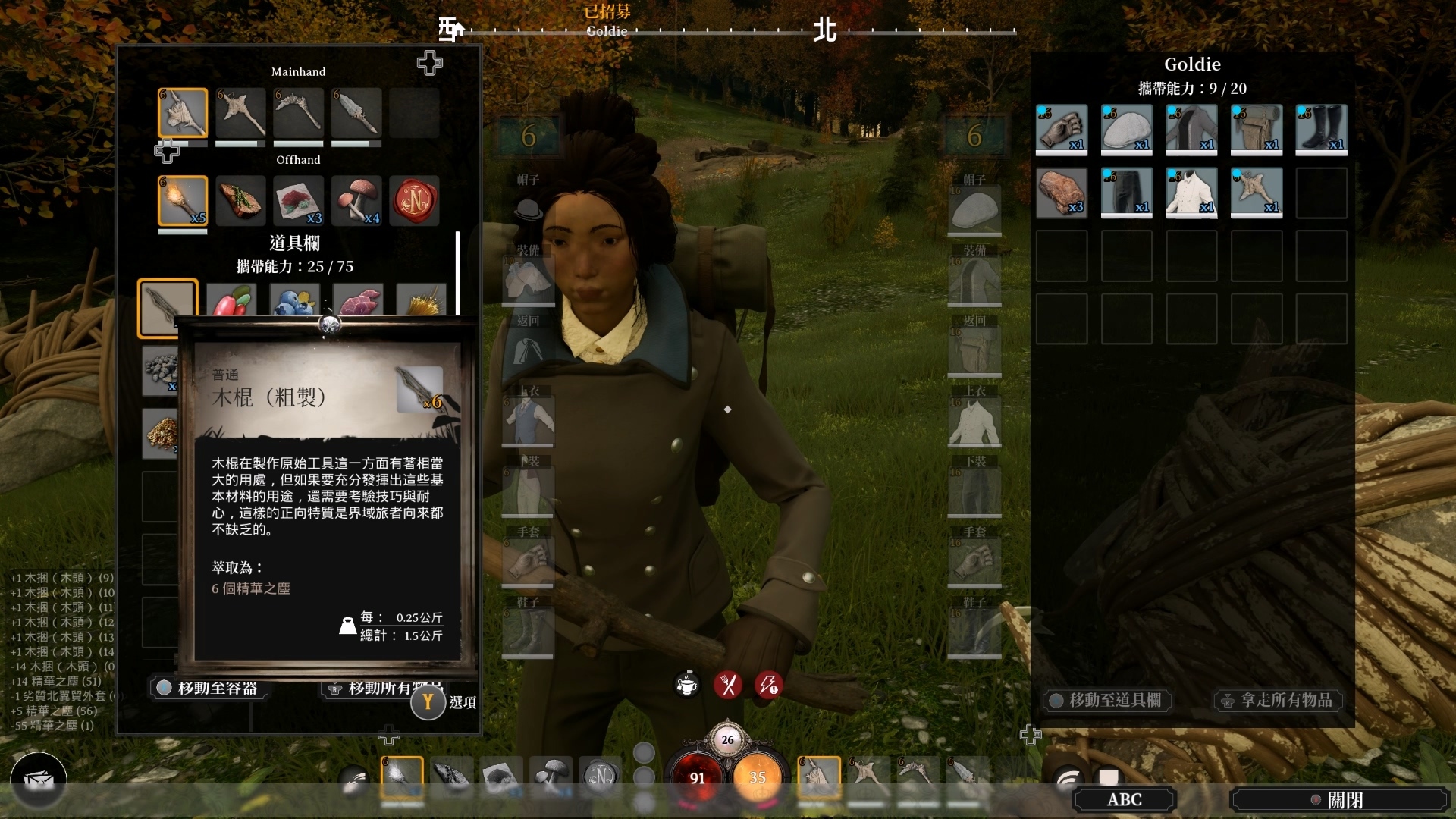Select the white shirt in Goldie's storage
This screenshot has width=1456, height=819.
tap(1191, 193)
